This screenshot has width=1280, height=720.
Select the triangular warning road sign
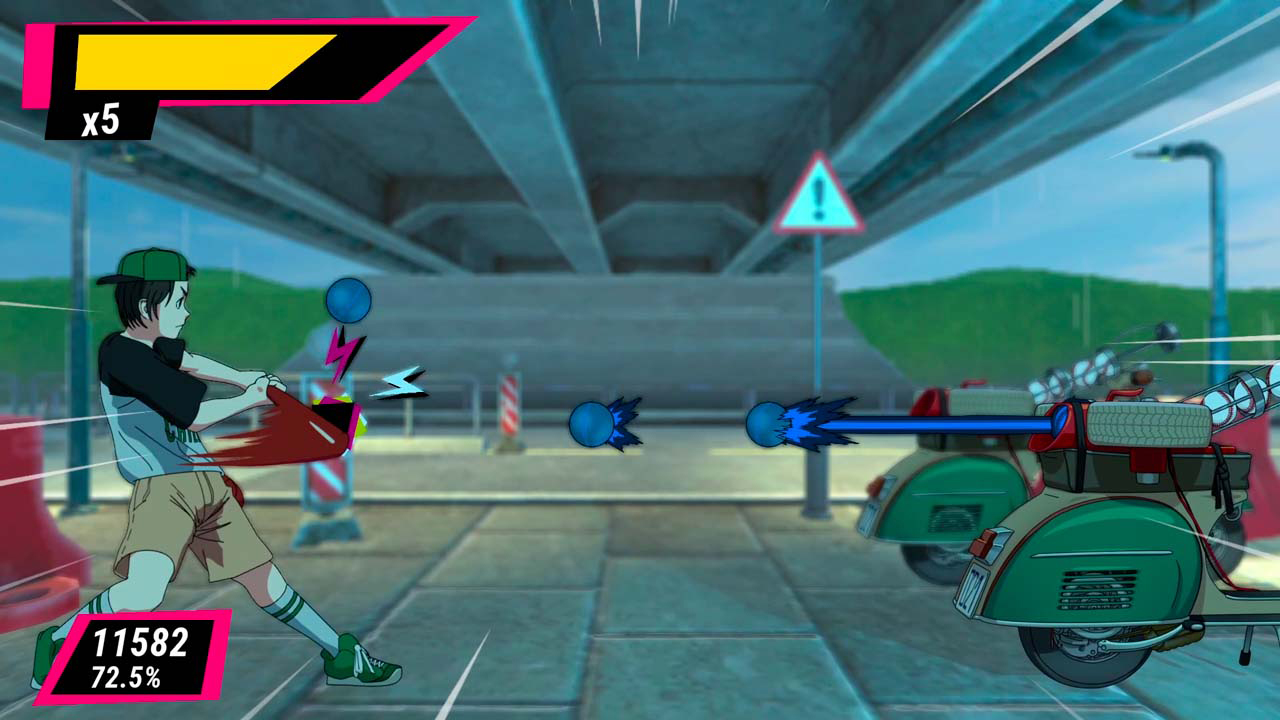pos(820,200)
